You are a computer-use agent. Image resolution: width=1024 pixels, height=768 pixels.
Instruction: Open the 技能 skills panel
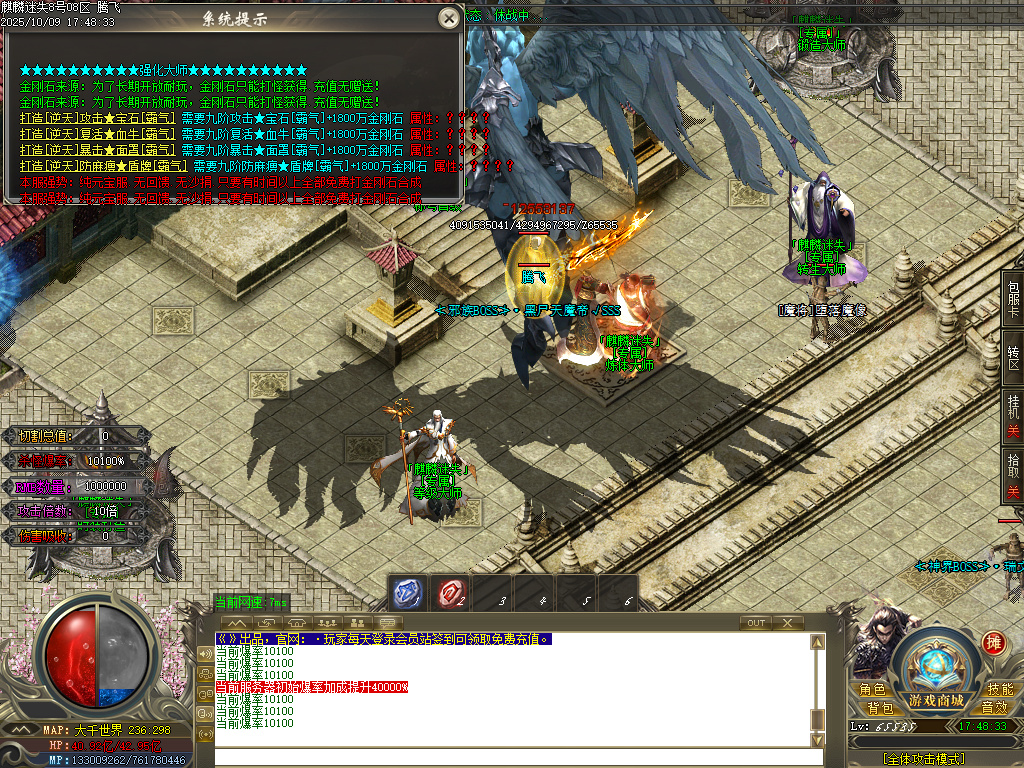pyautogui.click(x=998, y=690)
